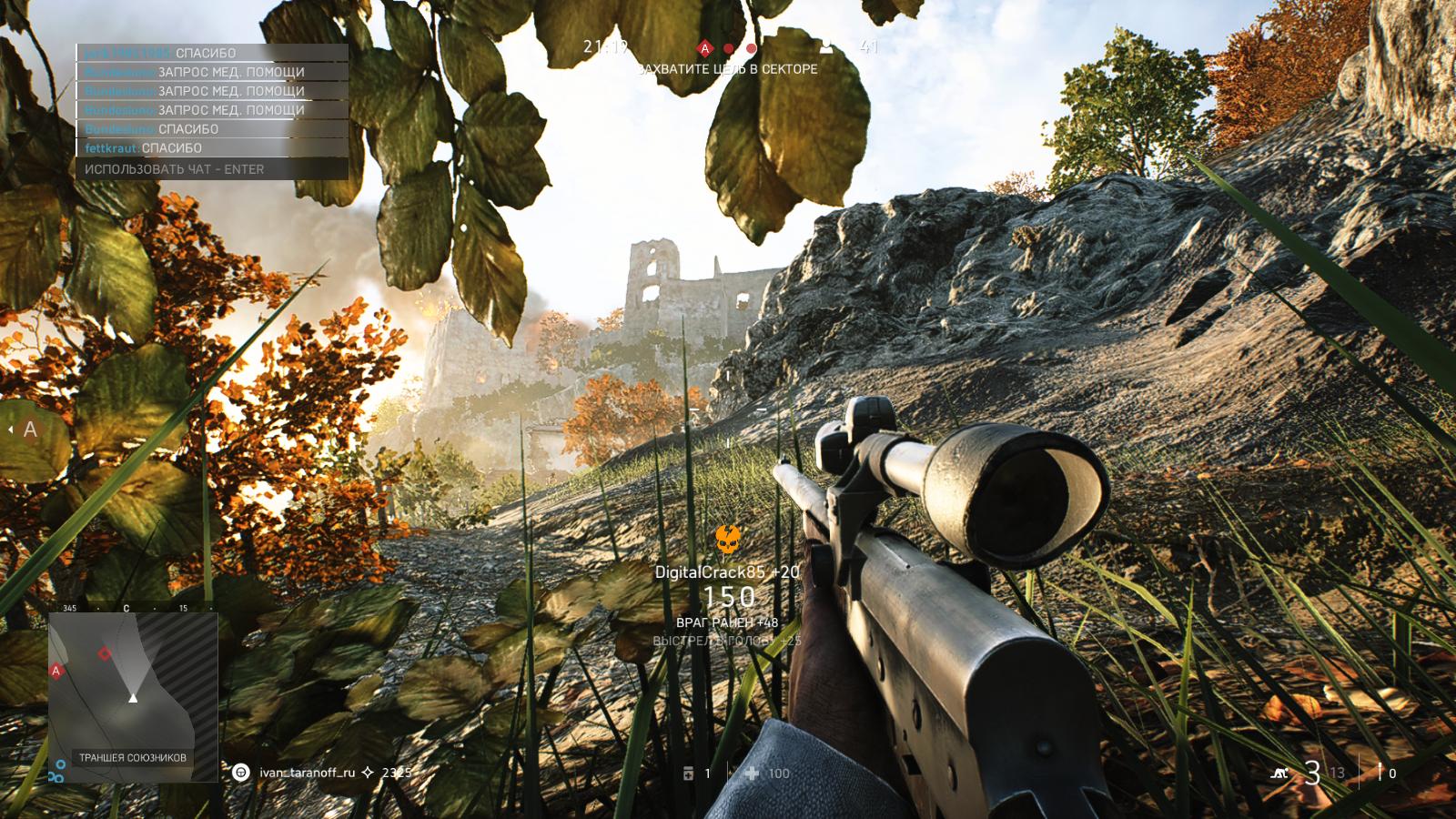1456x819 pixels.
Task: Click objective A marker on the minimap
Action: 56,671
